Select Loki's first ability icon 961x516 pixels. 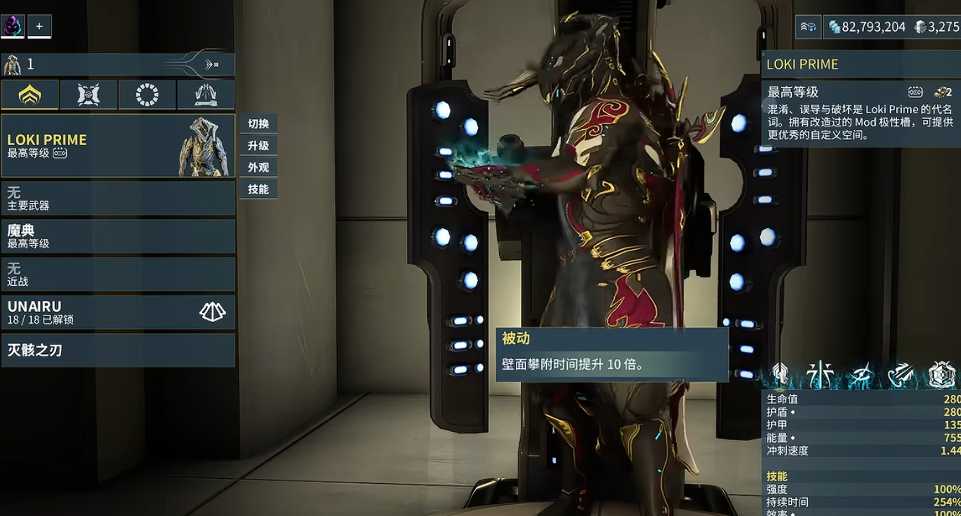point(822,375)
